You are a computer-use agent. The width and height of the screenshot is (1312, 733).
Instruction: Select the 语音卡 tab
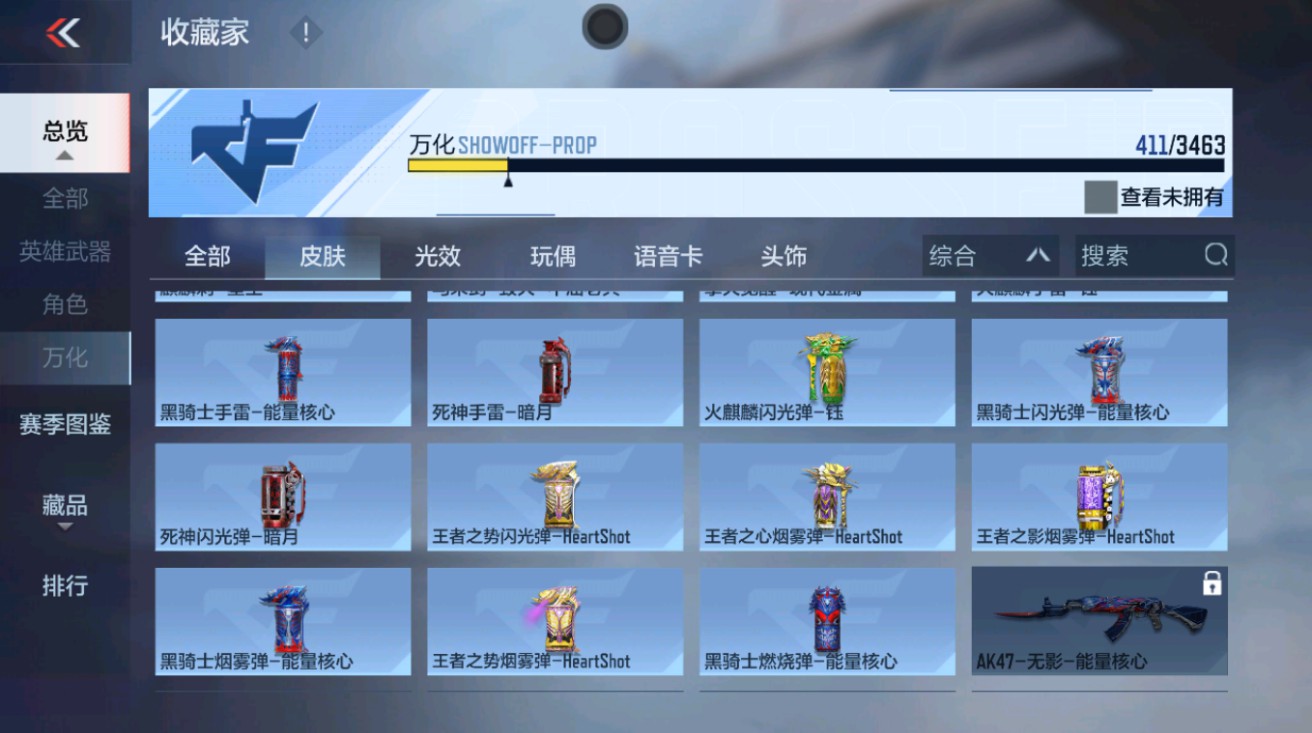(x=669, y=256)
